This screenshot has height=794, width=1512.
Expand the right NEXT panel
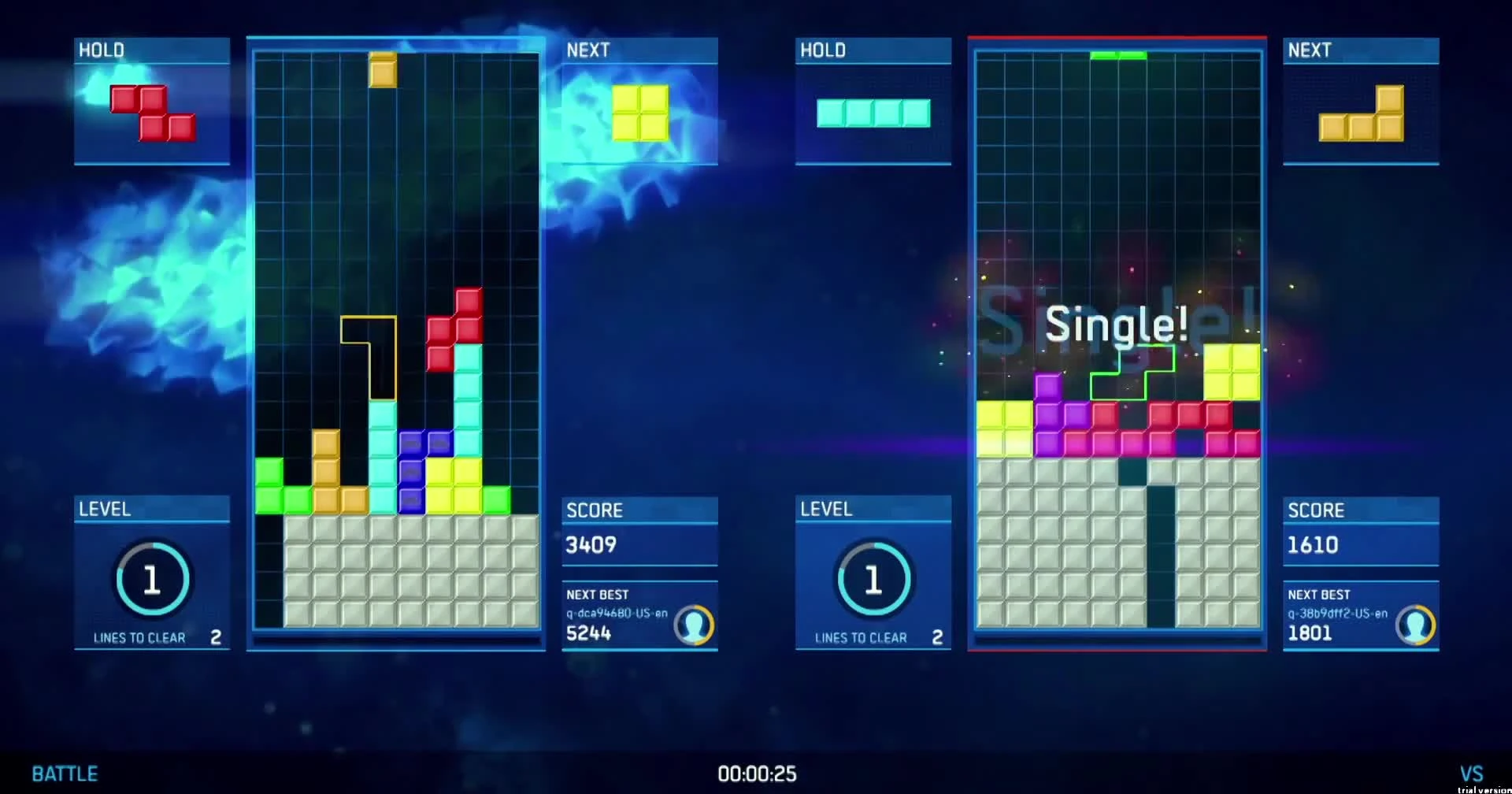pyautogui.click(x=1361, y=101)
